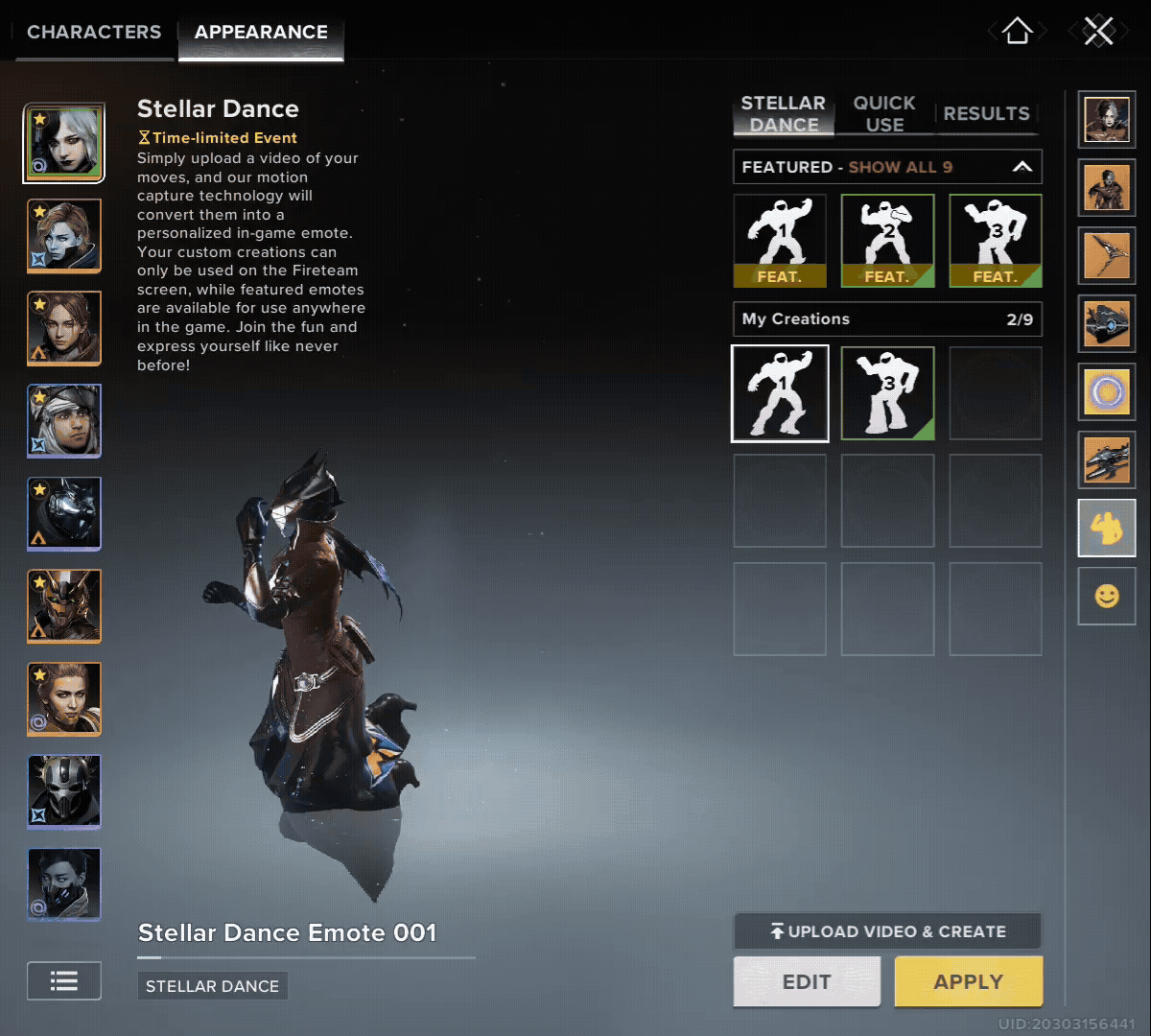Open the blue ring on gold category
This screenshot has height=1036, width=1151.
coord(1107,391)
